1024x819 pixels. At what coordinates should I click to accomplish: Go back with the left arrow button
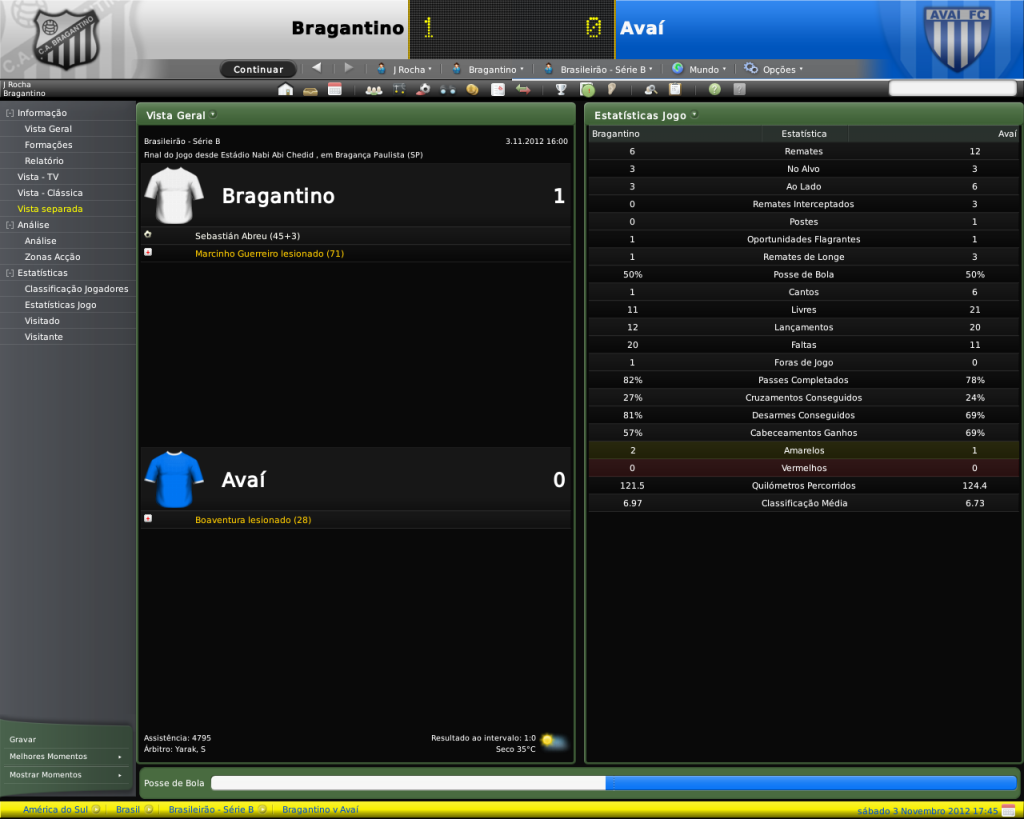pyautogui.click(x=317, y=68)
